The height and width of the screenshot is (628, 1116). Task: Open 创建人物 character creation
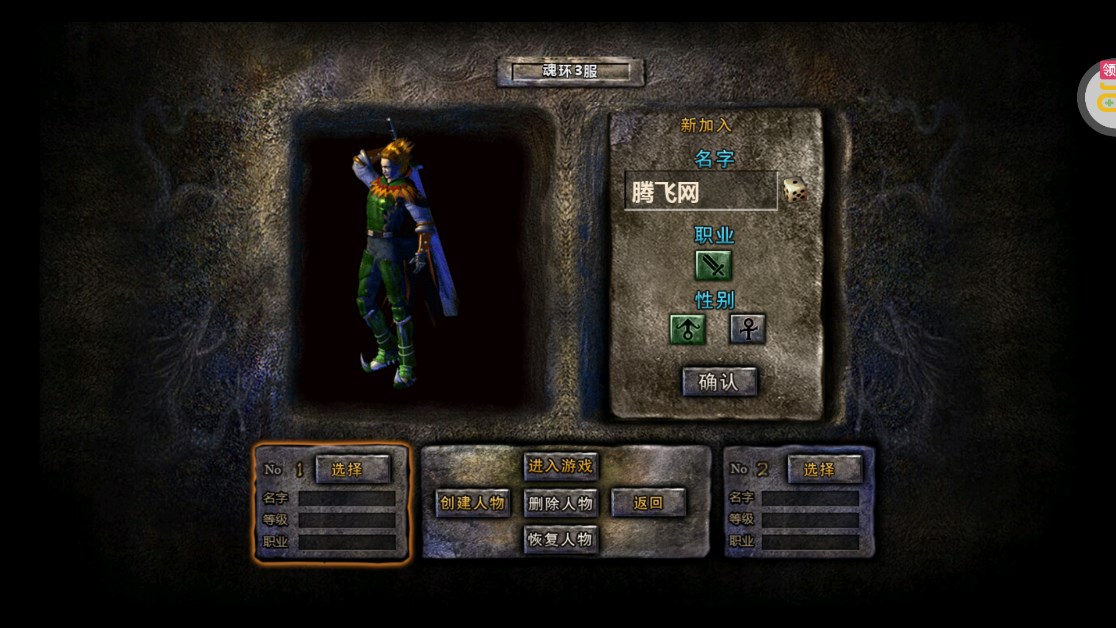(473, 502)
